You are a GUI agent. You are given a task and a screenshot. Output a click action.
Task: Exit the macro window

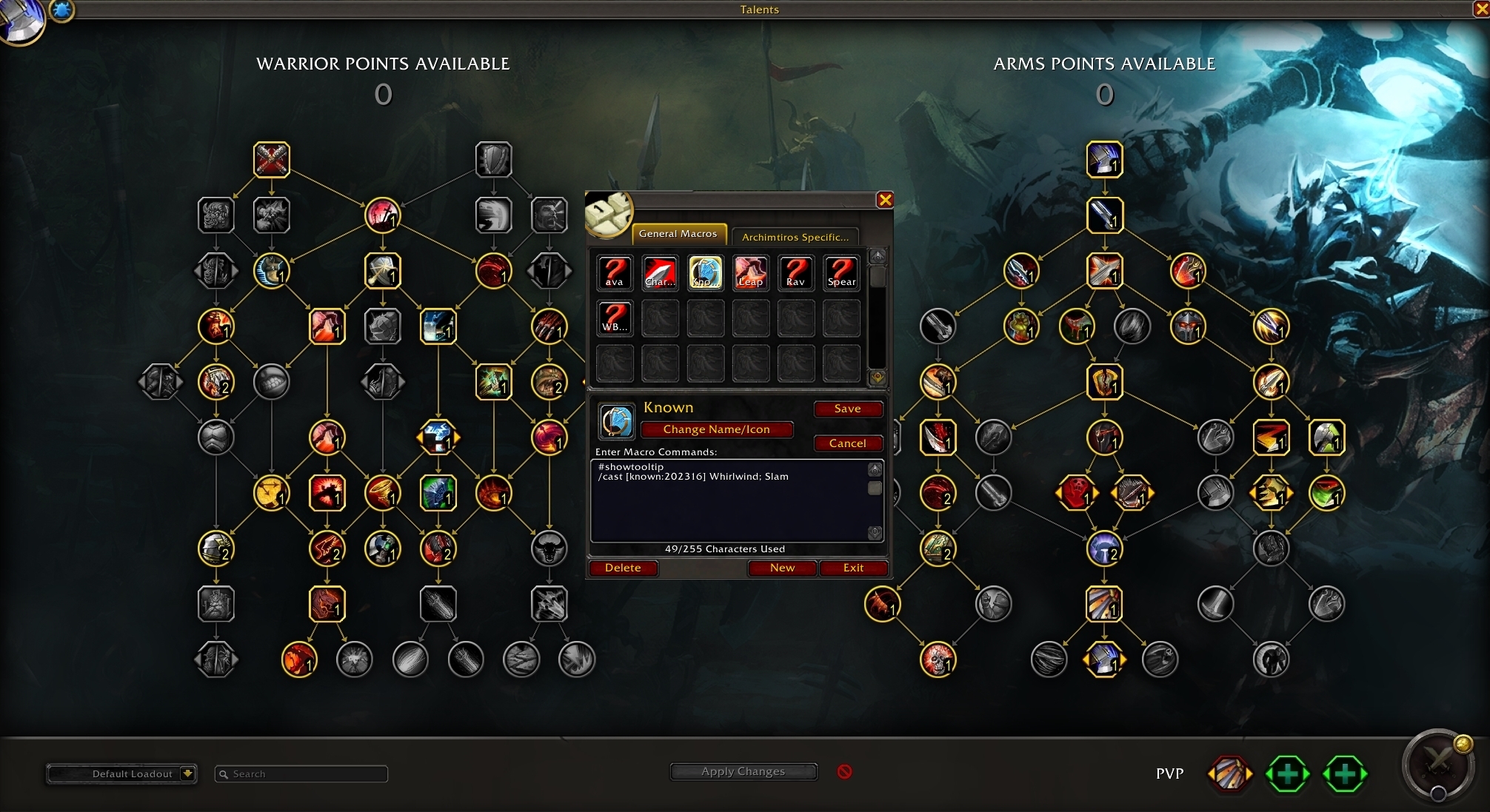pos(853,568)
